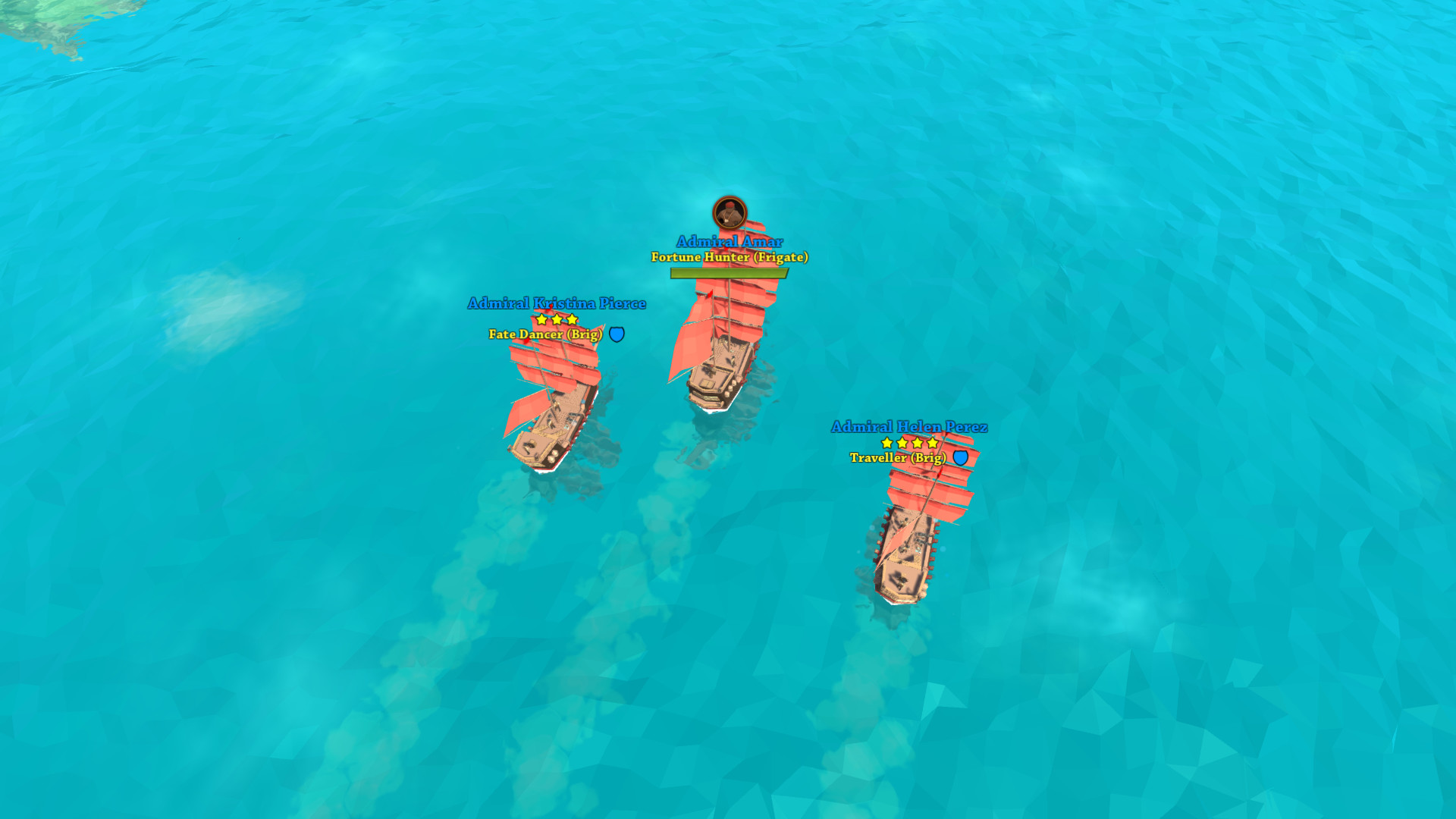The image size is (1456, 819).
Task: Click the shield icon next to Fate Dancer
Action: click(616, 334)
